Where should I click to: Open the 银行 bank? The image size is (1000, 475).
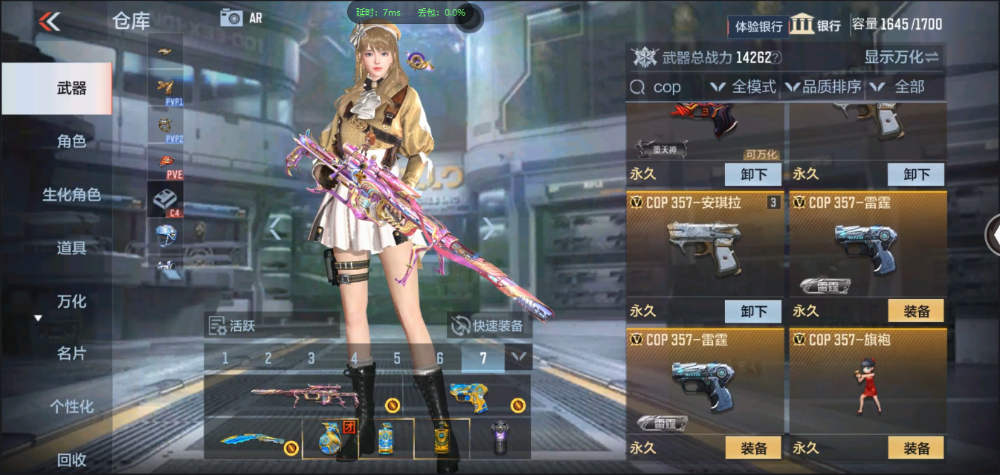tap(815, 26)
